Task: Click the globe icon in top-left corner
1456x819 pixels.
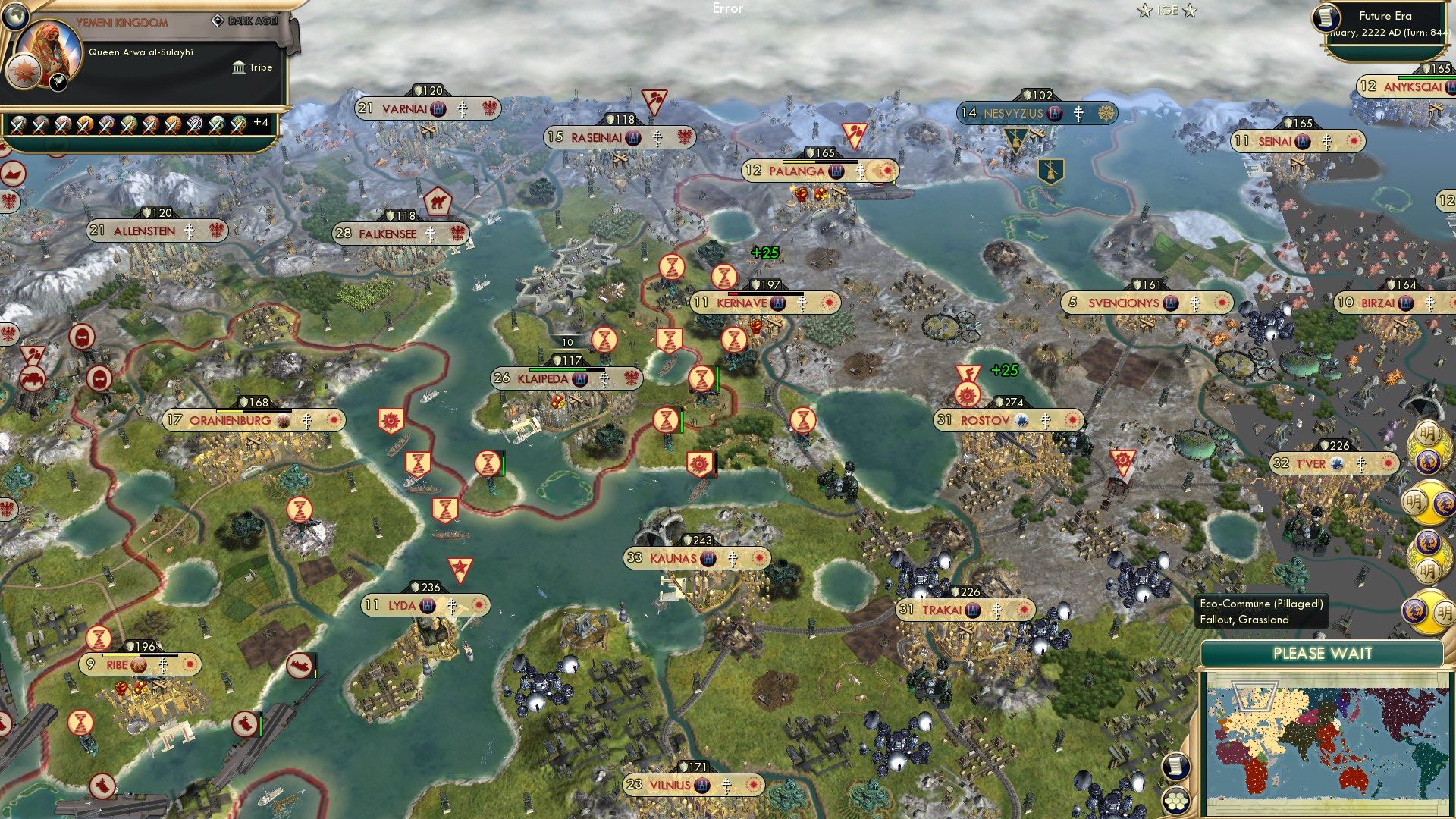Action: tap(16, 16)
